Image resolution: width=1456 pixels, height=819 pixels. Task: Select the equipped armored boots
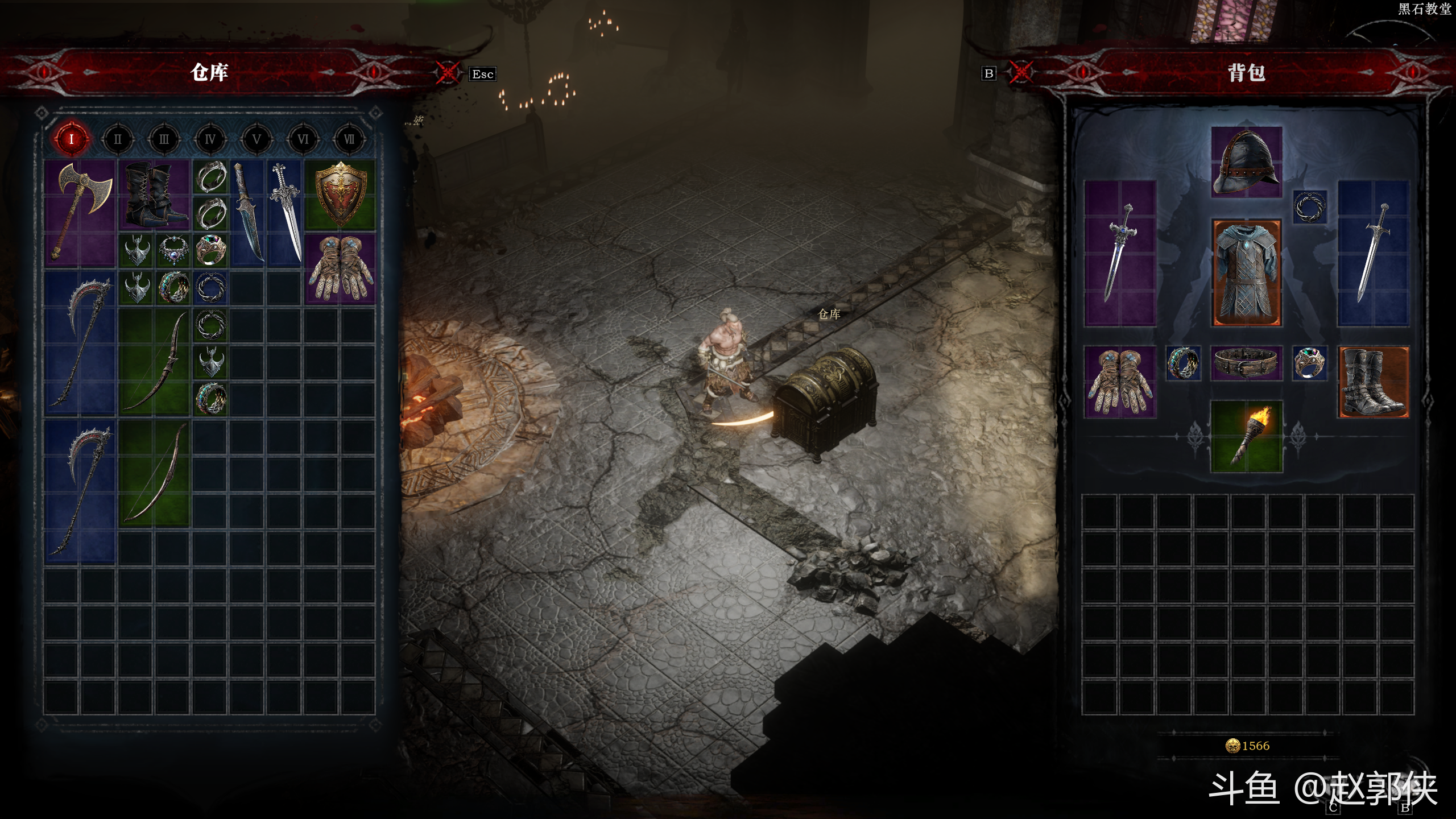pyautogui.click(x=1374, y=382)
